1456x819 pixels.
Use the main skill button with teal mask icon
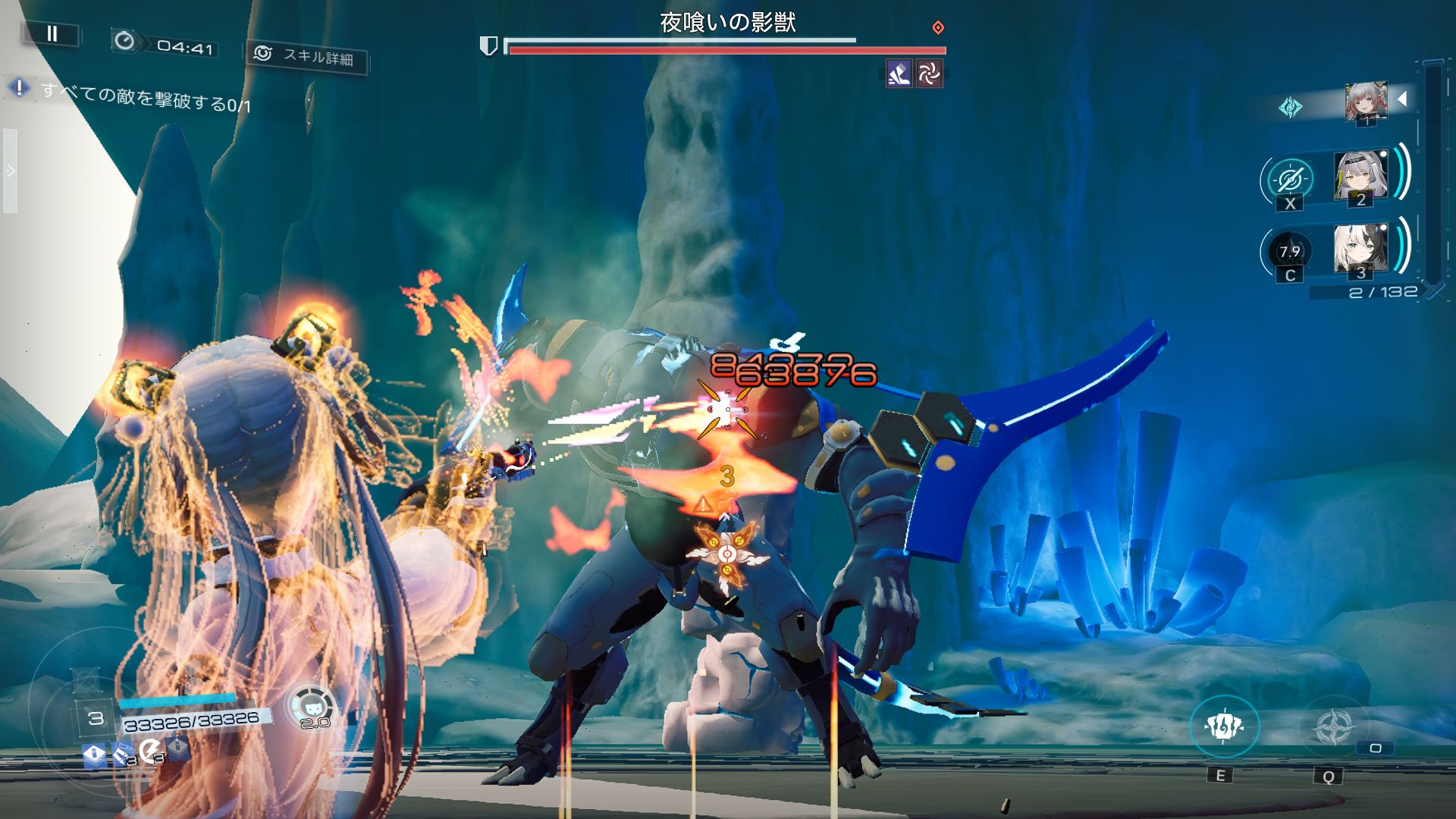(1223, 726)
